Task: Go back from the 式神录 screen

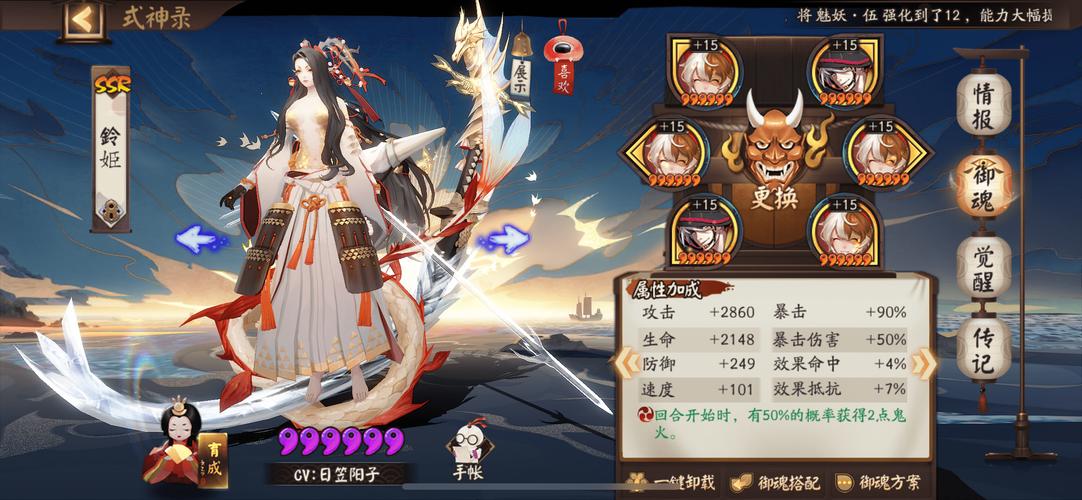Action: click(83, 20)
